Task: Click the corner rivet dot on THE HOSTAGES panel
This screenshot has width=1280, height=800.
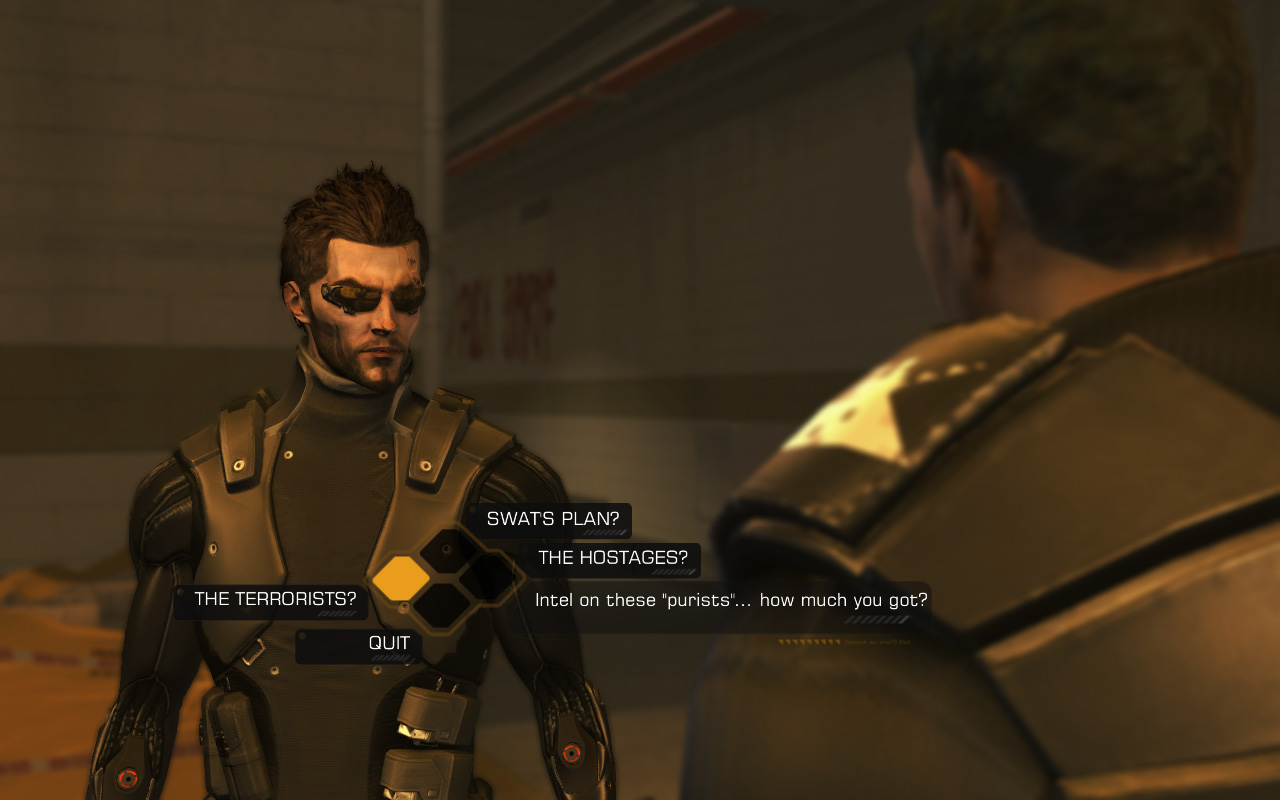Action: tap(523, 548)
